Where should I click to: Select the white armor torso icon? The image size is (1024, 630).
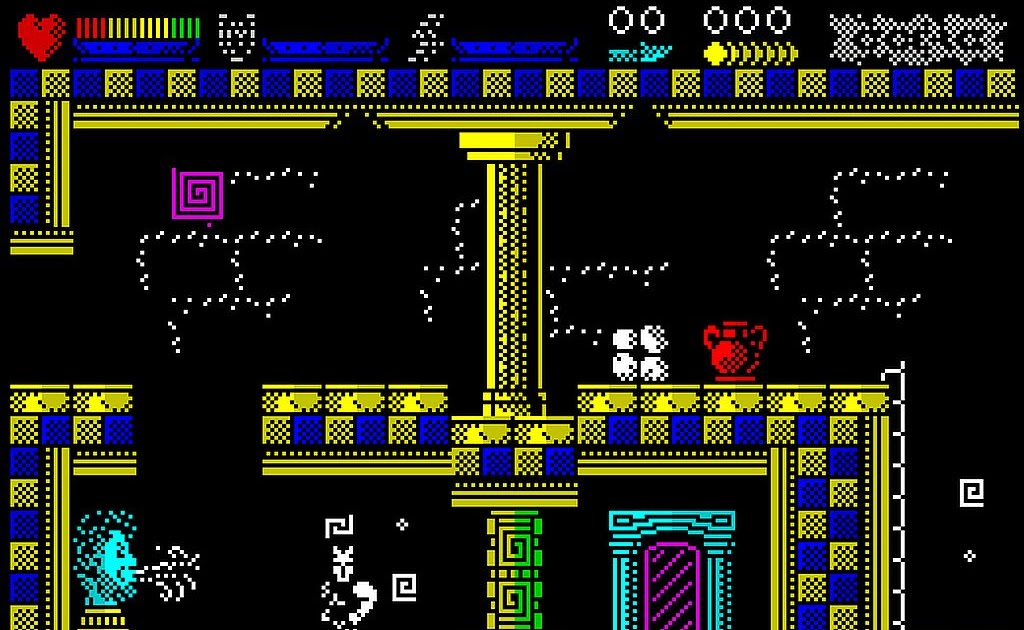click(237, 36)
